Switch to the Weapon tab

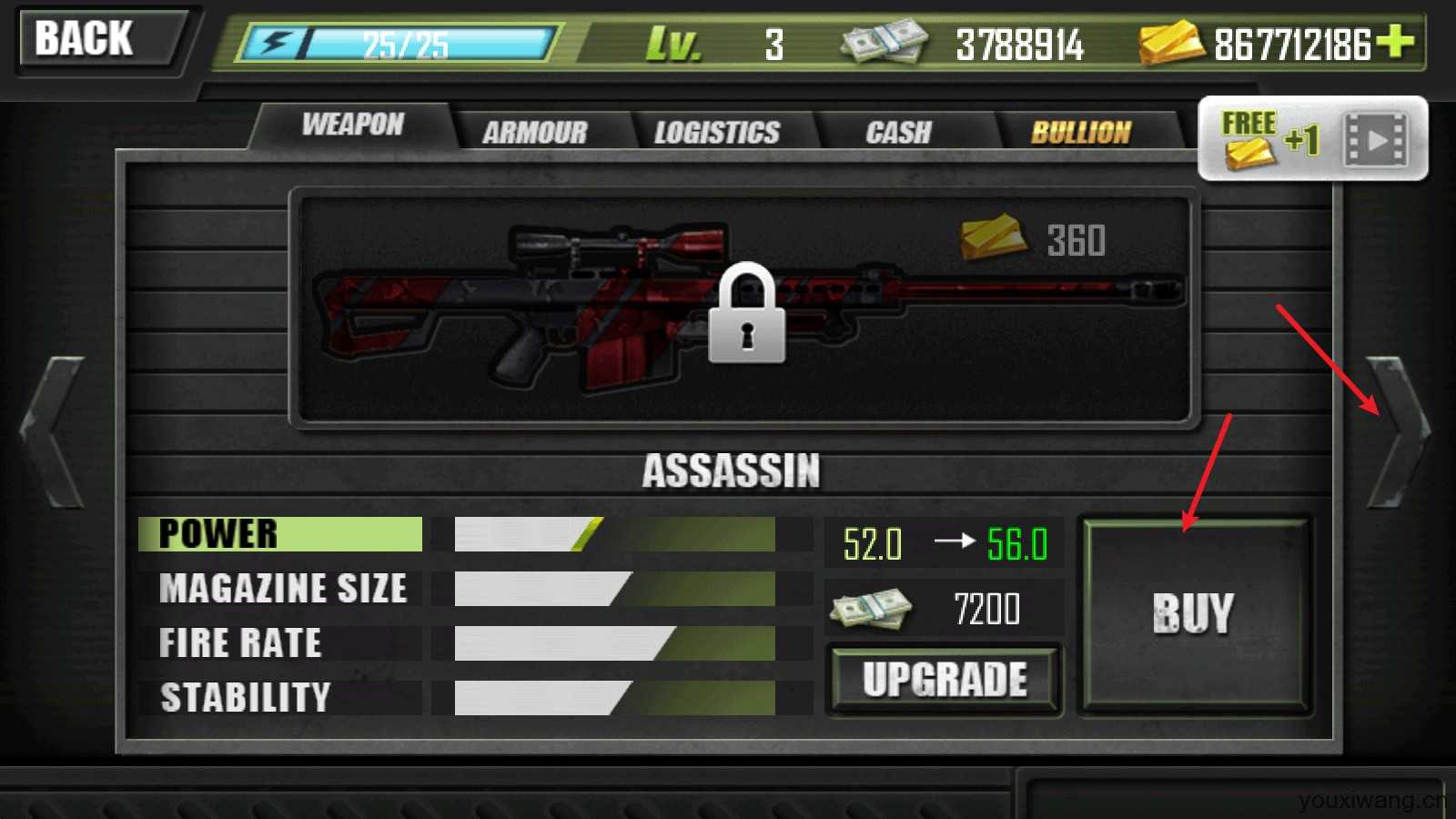click(353, 125)
